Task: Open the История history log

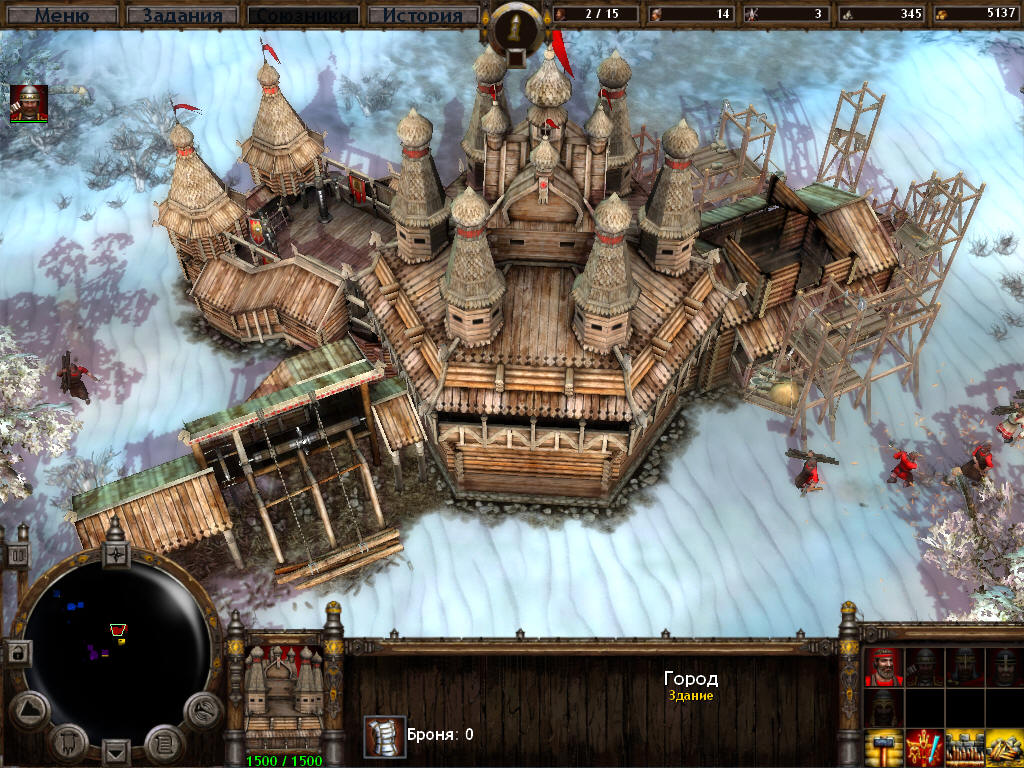Action: tap(423, 15)
